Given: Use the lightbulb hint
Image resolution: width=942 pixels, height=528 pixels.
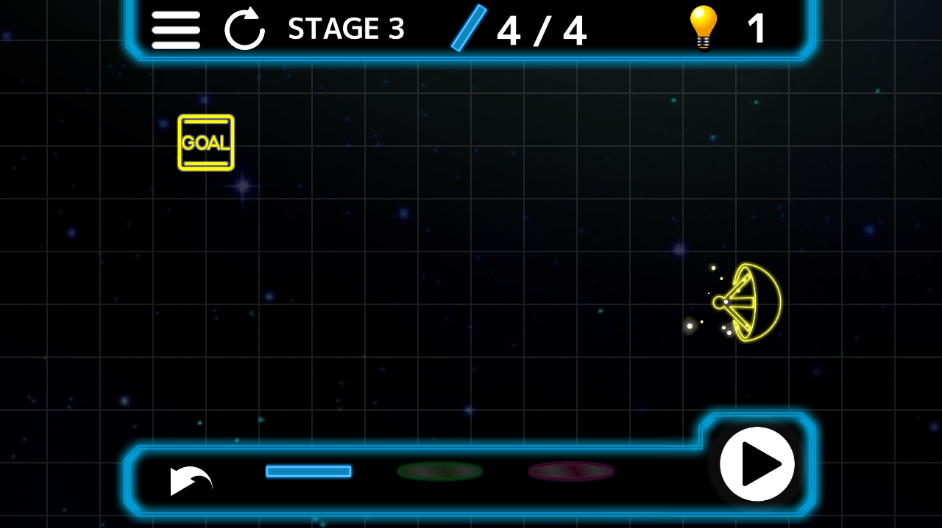Looking at the screenshot, I should pos(703,28).
